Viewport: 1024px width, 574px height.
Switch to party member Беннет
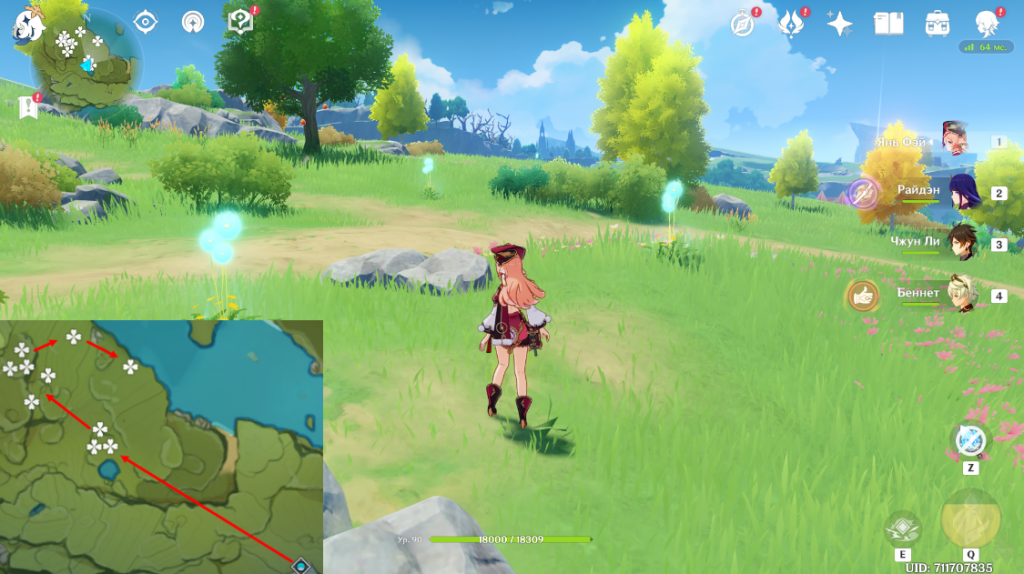tap(964, 294)
